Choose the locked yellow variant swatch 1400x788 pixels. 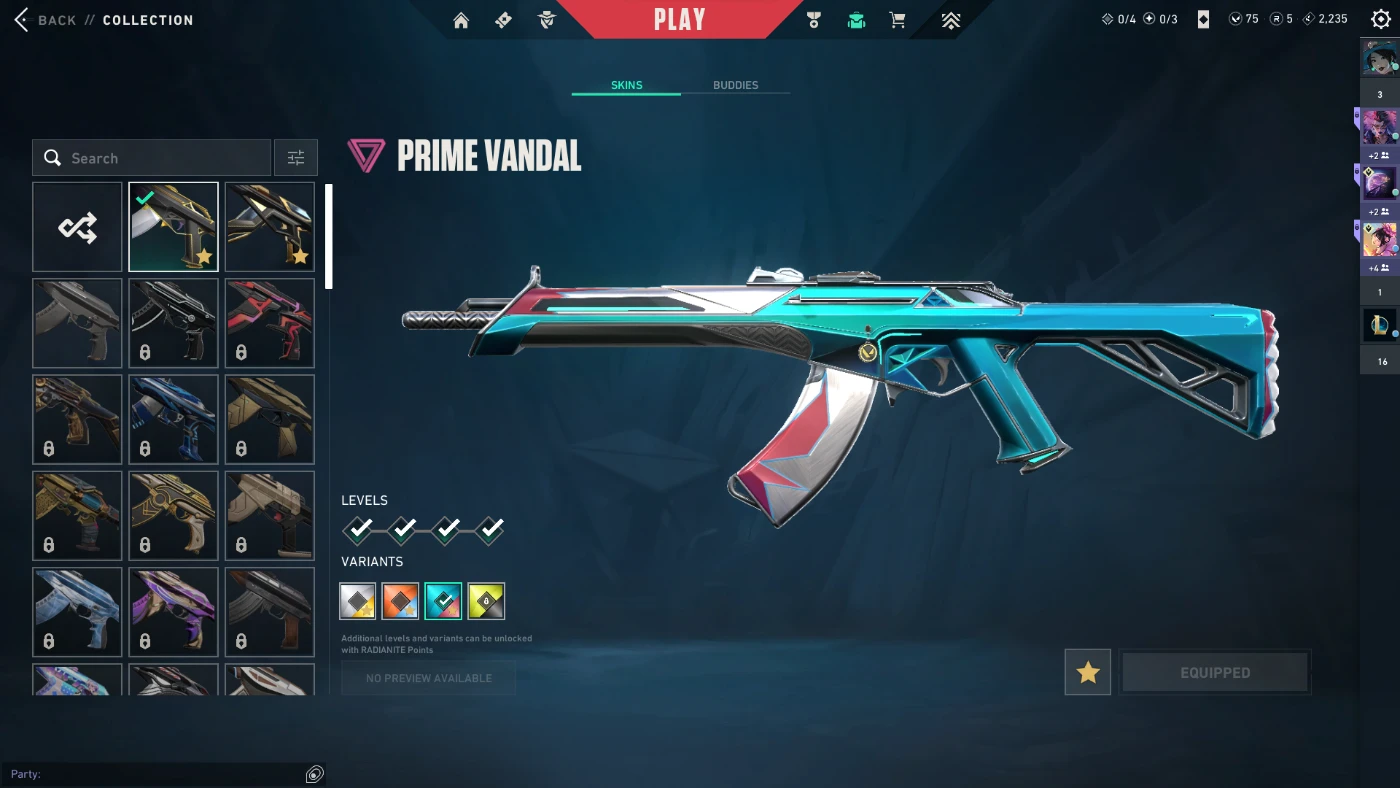[x=486, y=601]
